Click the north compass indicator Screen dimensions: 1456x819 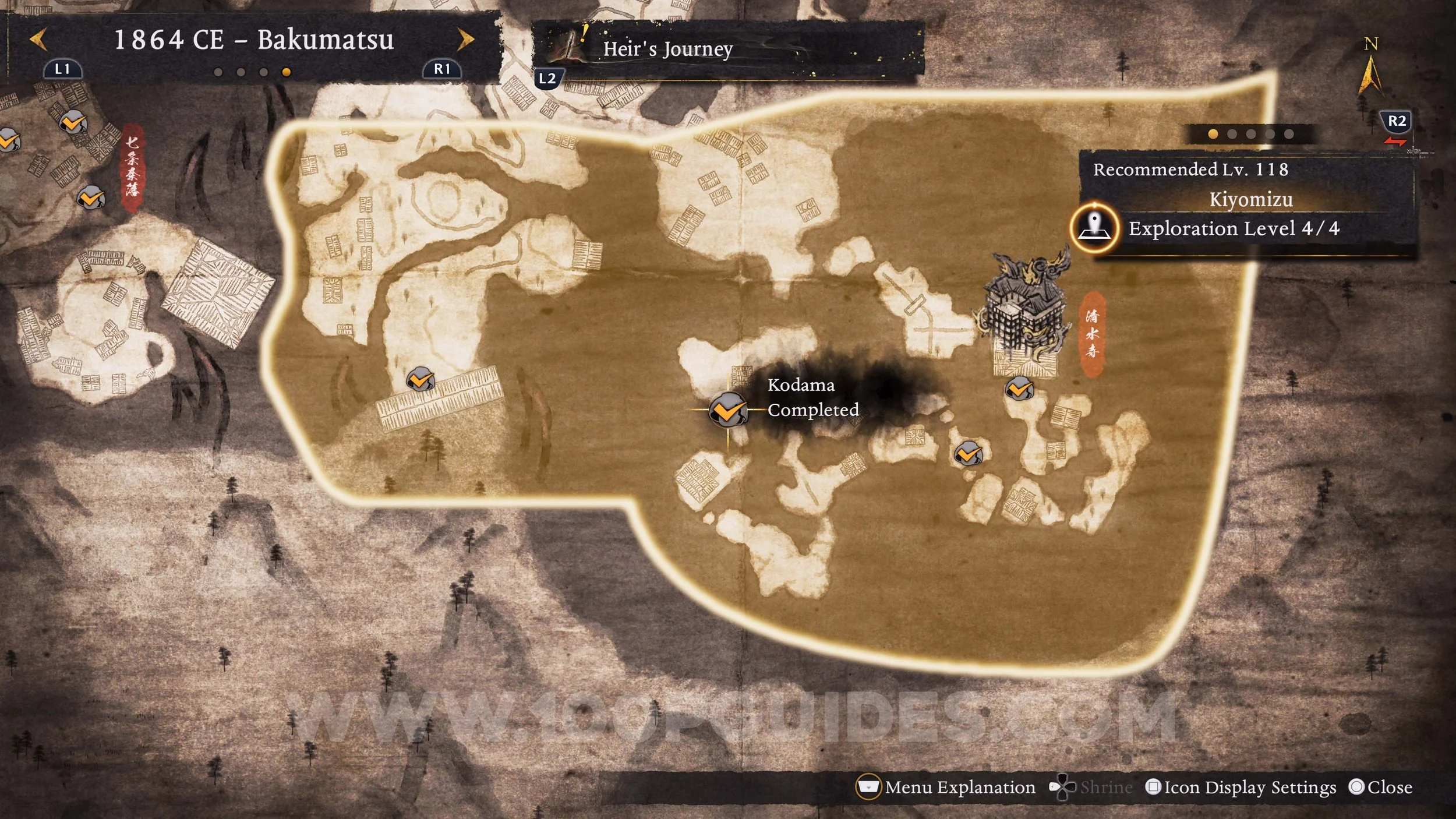pos(1370,70)
